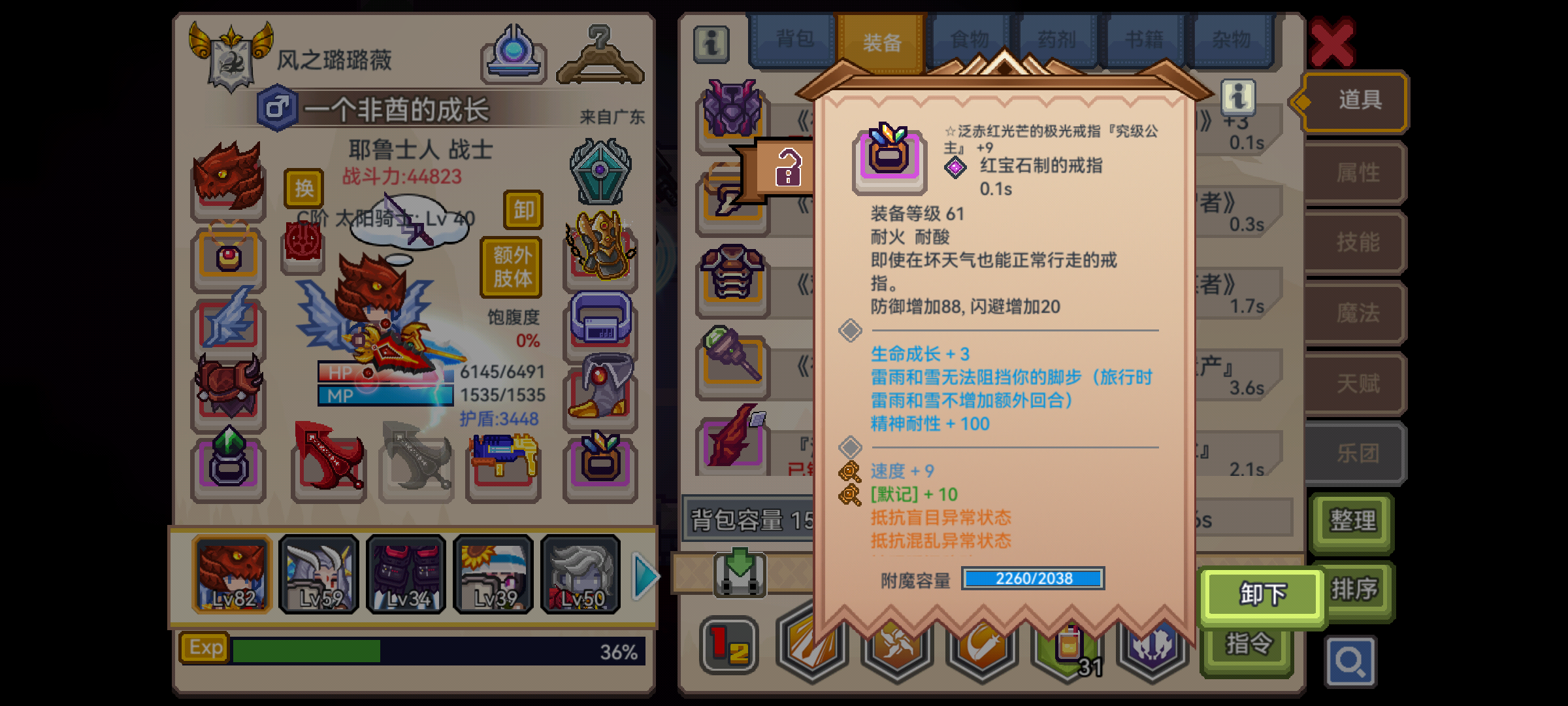The image size is (1568, 706).
Task: Switch to the 背包 backpack tab
Action: click(x=792, y=39)
